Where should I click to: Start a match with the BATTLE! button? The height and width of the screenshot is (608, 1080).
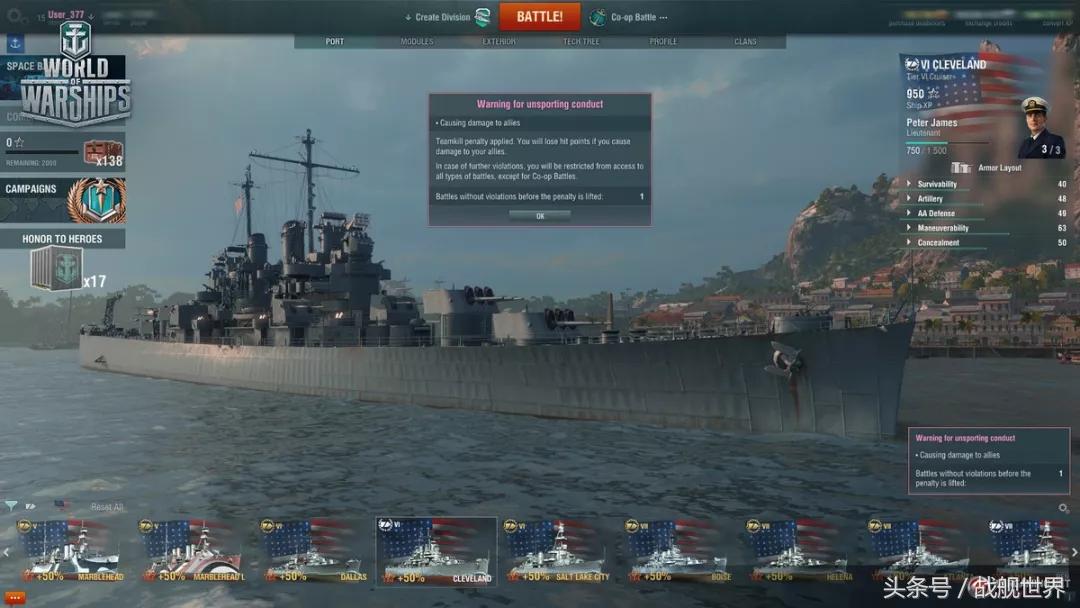[539, 17]
